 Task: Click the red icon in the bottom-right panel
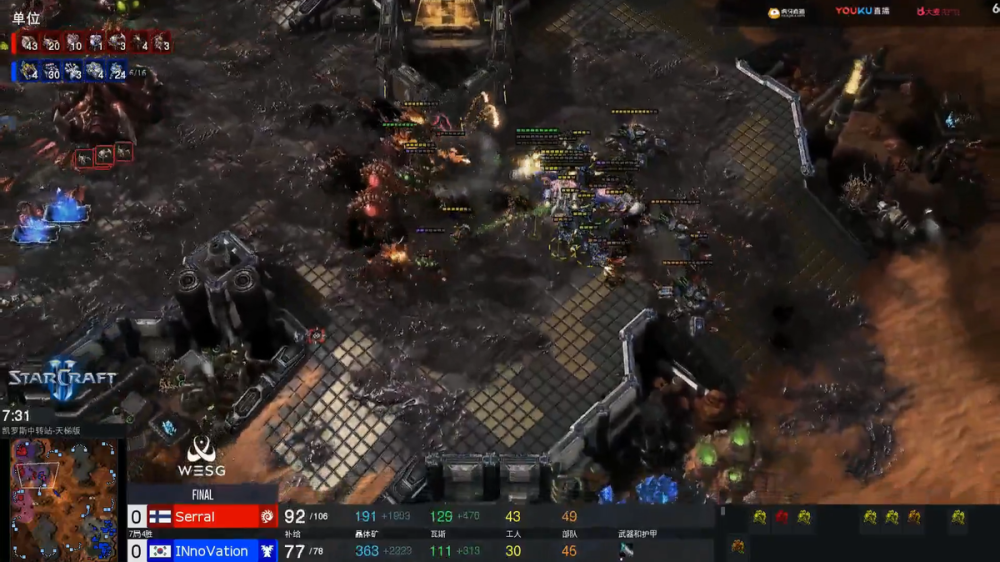point(782,517)
